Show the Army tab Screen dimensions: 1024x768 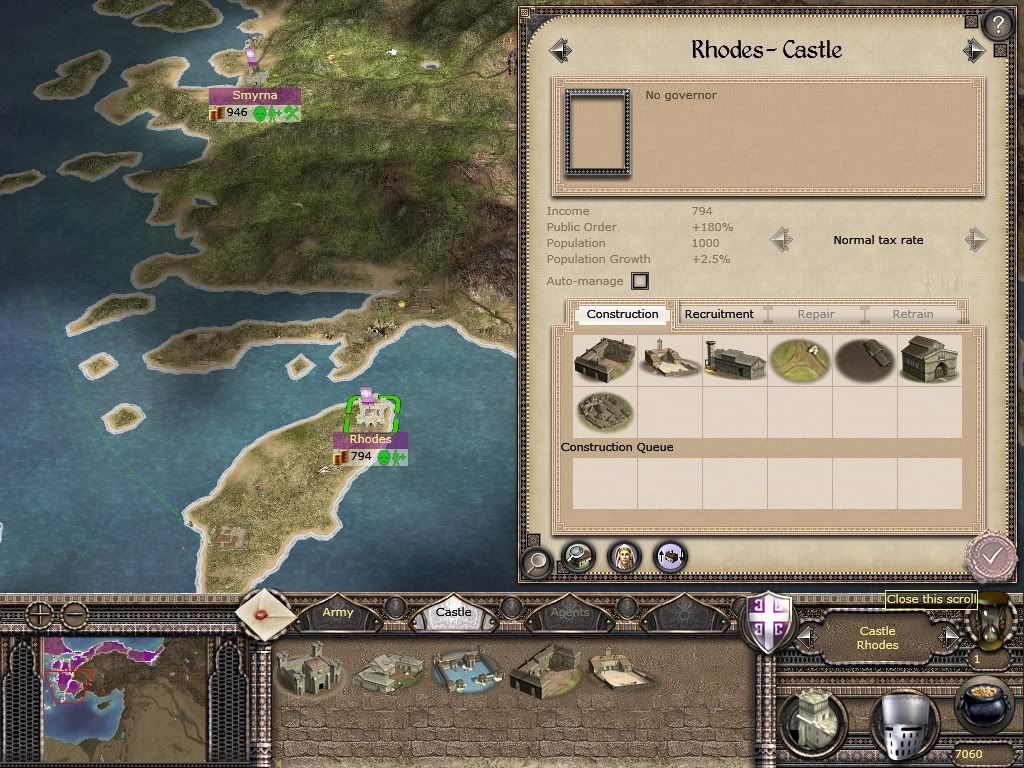[338, 612]
